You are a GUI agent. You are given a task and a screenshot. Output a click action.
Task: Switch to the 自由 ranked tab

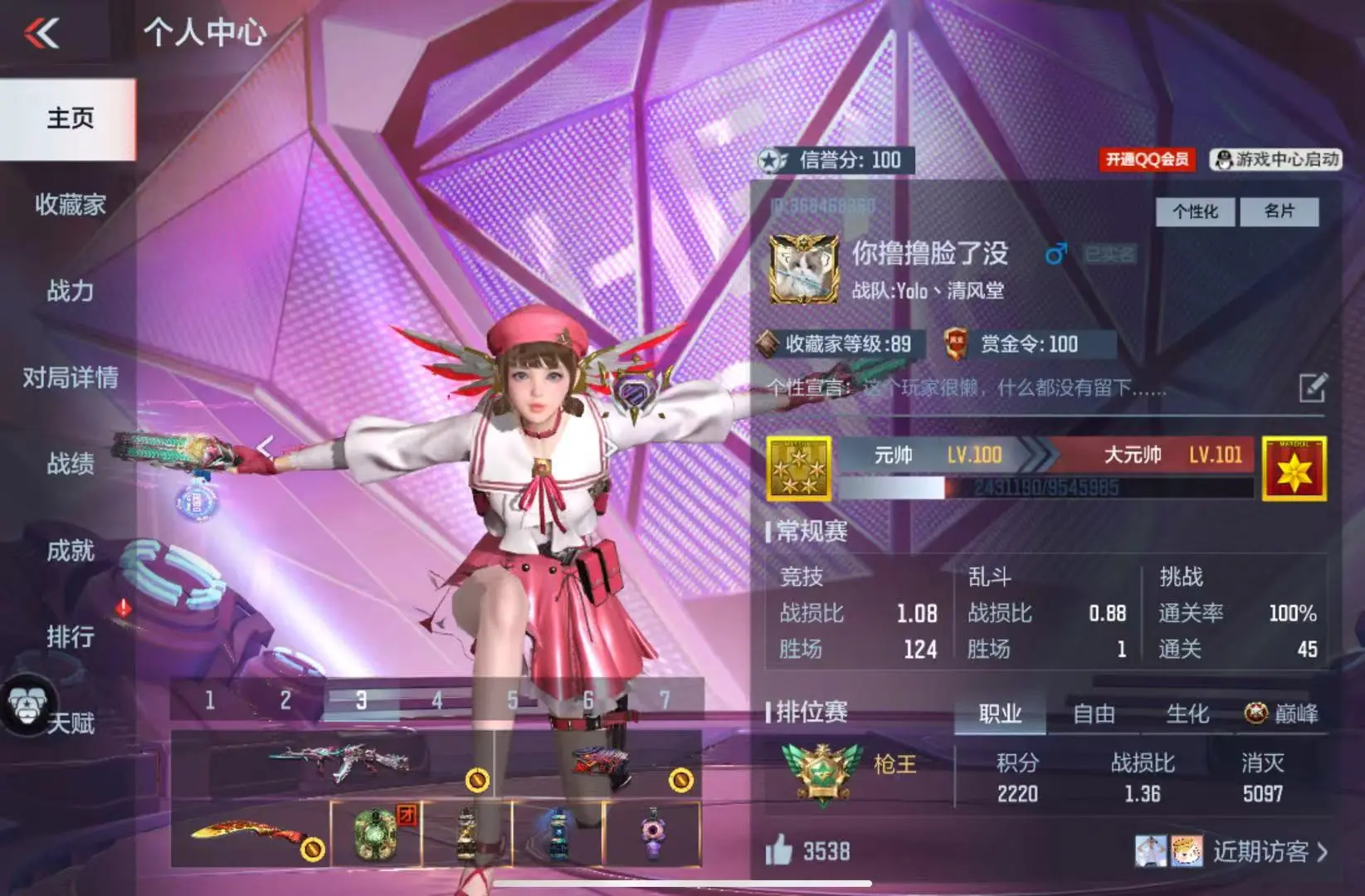[1093, 713]
